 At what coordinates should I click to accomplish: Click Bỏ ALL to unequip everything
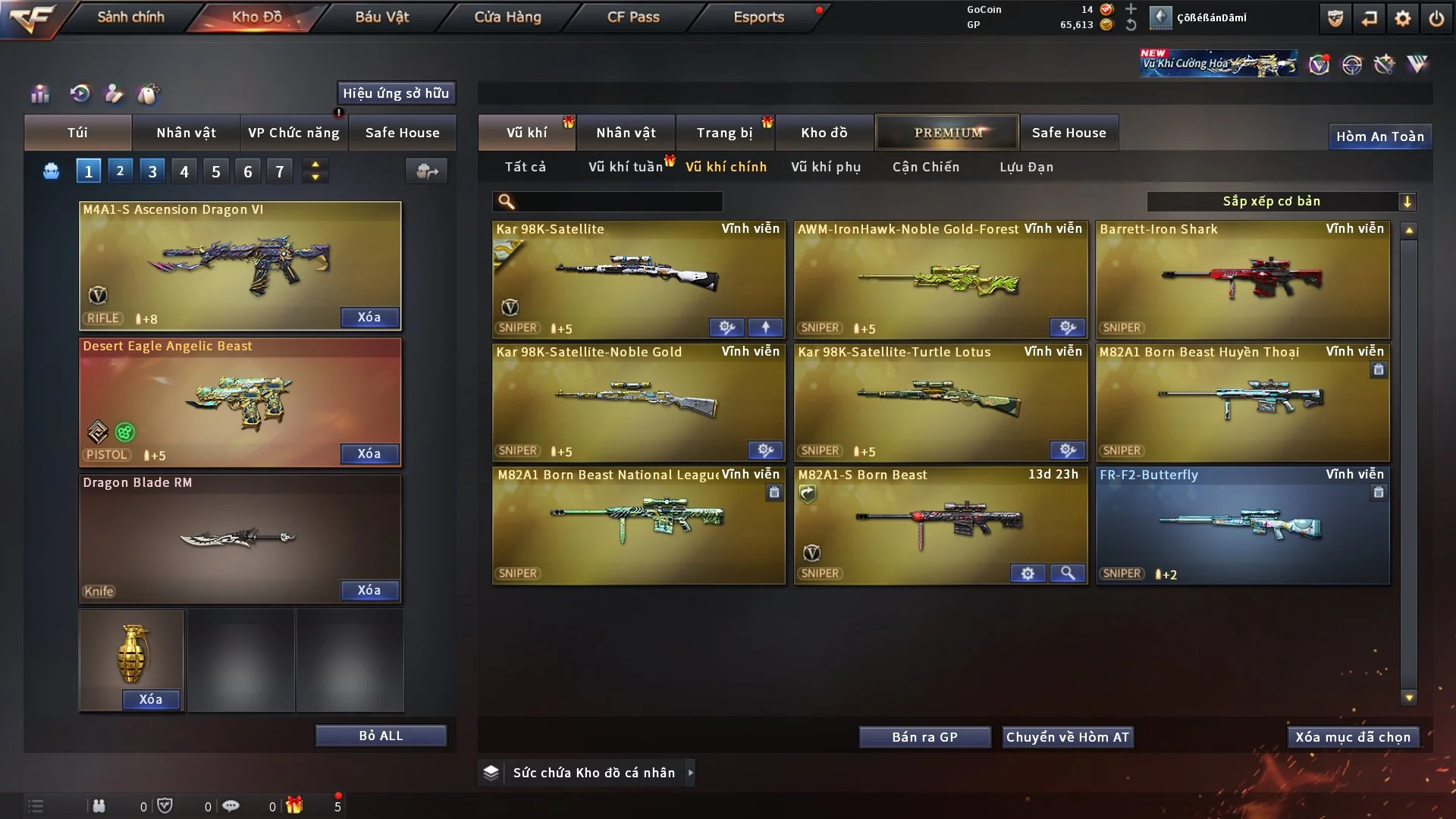click(381, 736)
